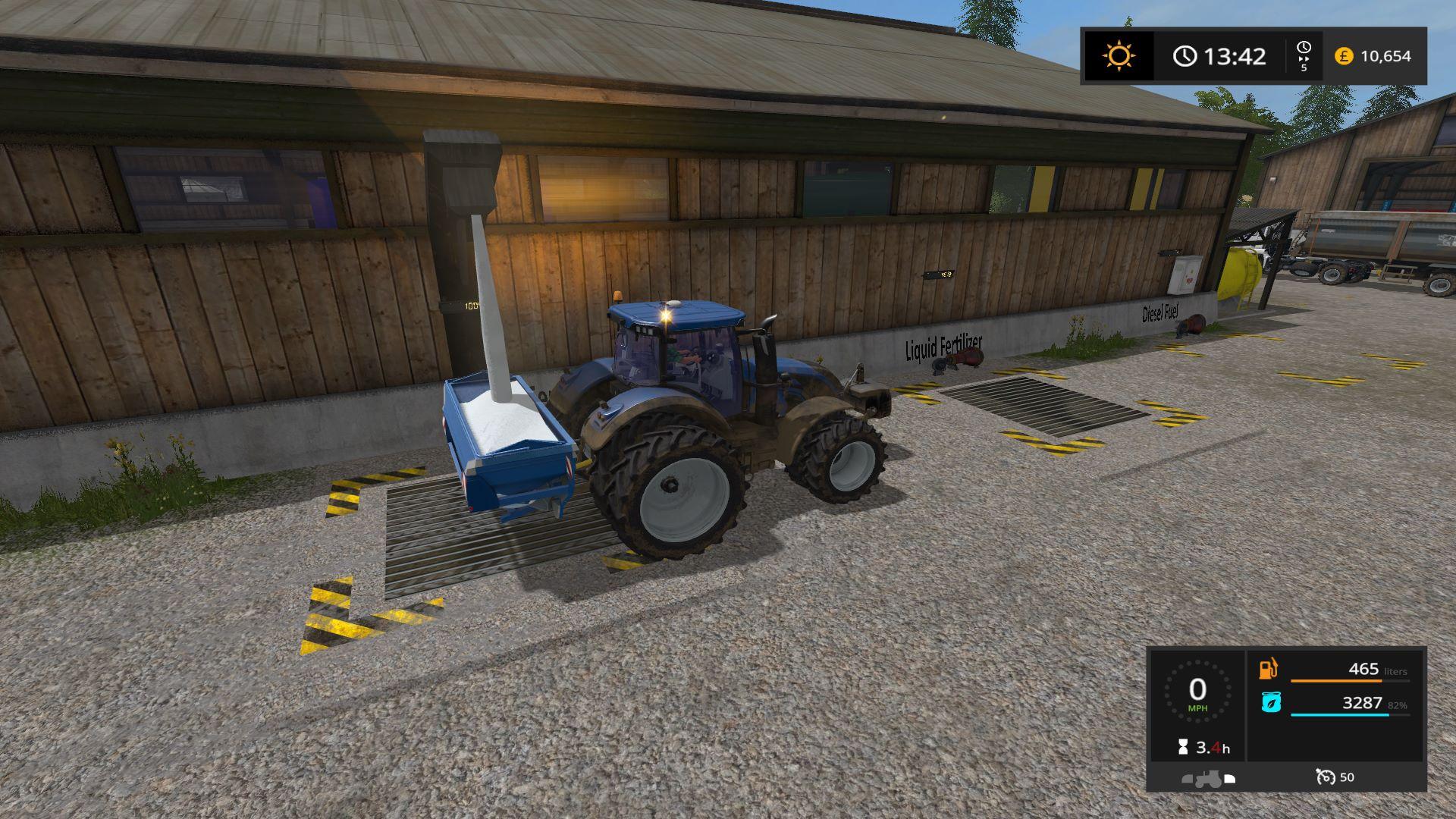Select the orange fuel pump icon

[x=1268, y=669]
